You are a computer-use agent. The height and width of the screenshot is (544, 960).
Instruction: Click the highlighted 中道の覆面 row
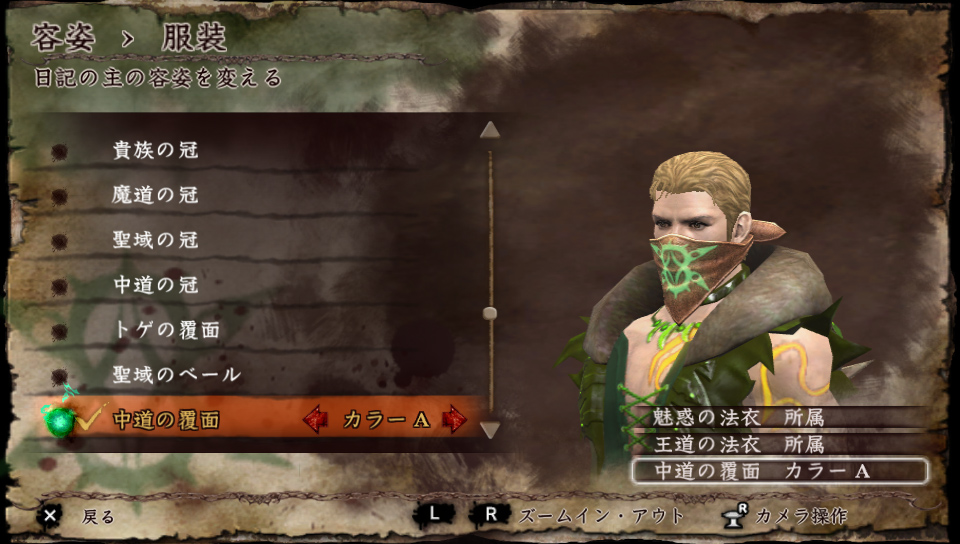click(166, 420)
